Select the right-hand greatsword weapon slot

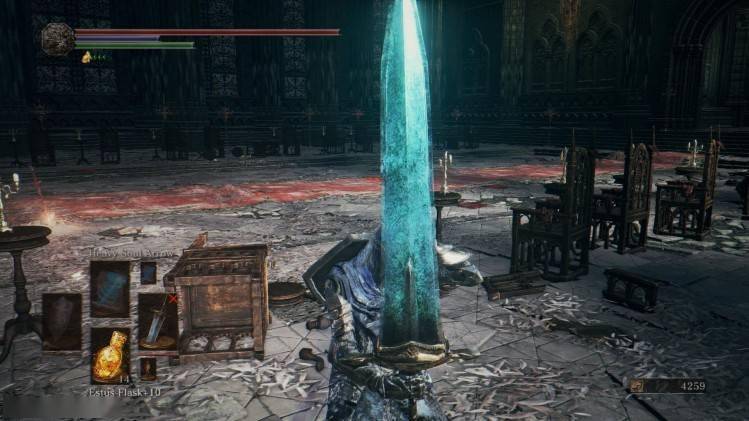click(157, 321)
